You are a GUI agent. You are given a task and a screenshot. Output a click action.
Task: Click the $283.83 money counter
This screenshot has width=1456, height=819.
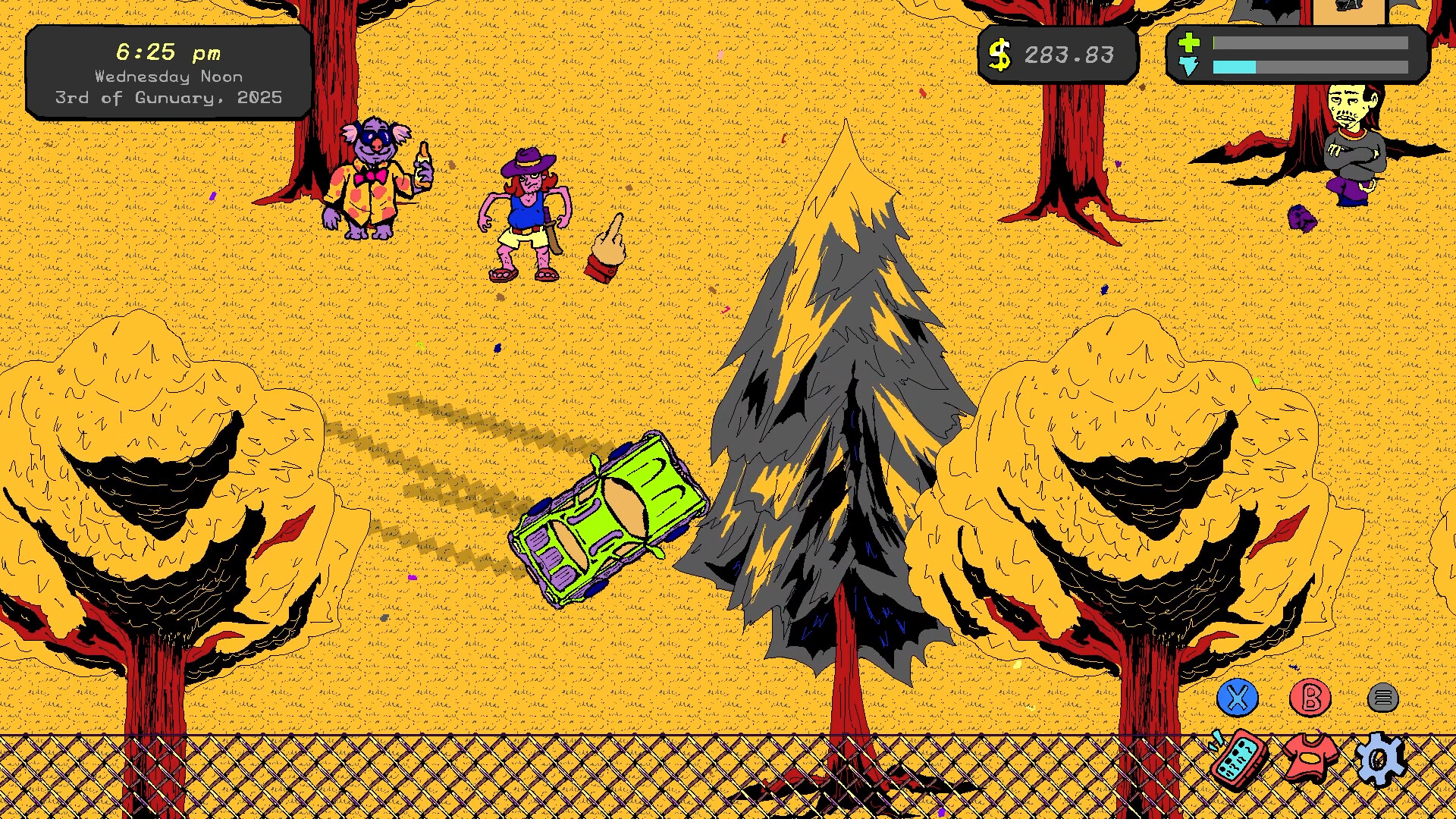1069,53
